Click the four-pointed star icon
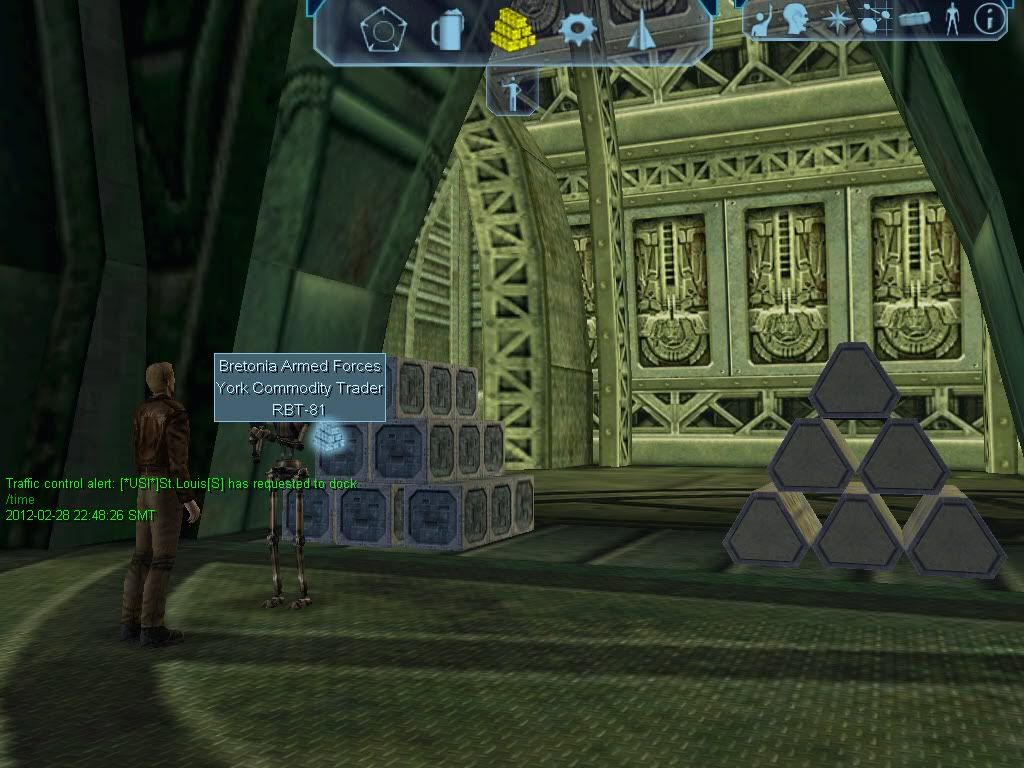 (x=836, y=19)
